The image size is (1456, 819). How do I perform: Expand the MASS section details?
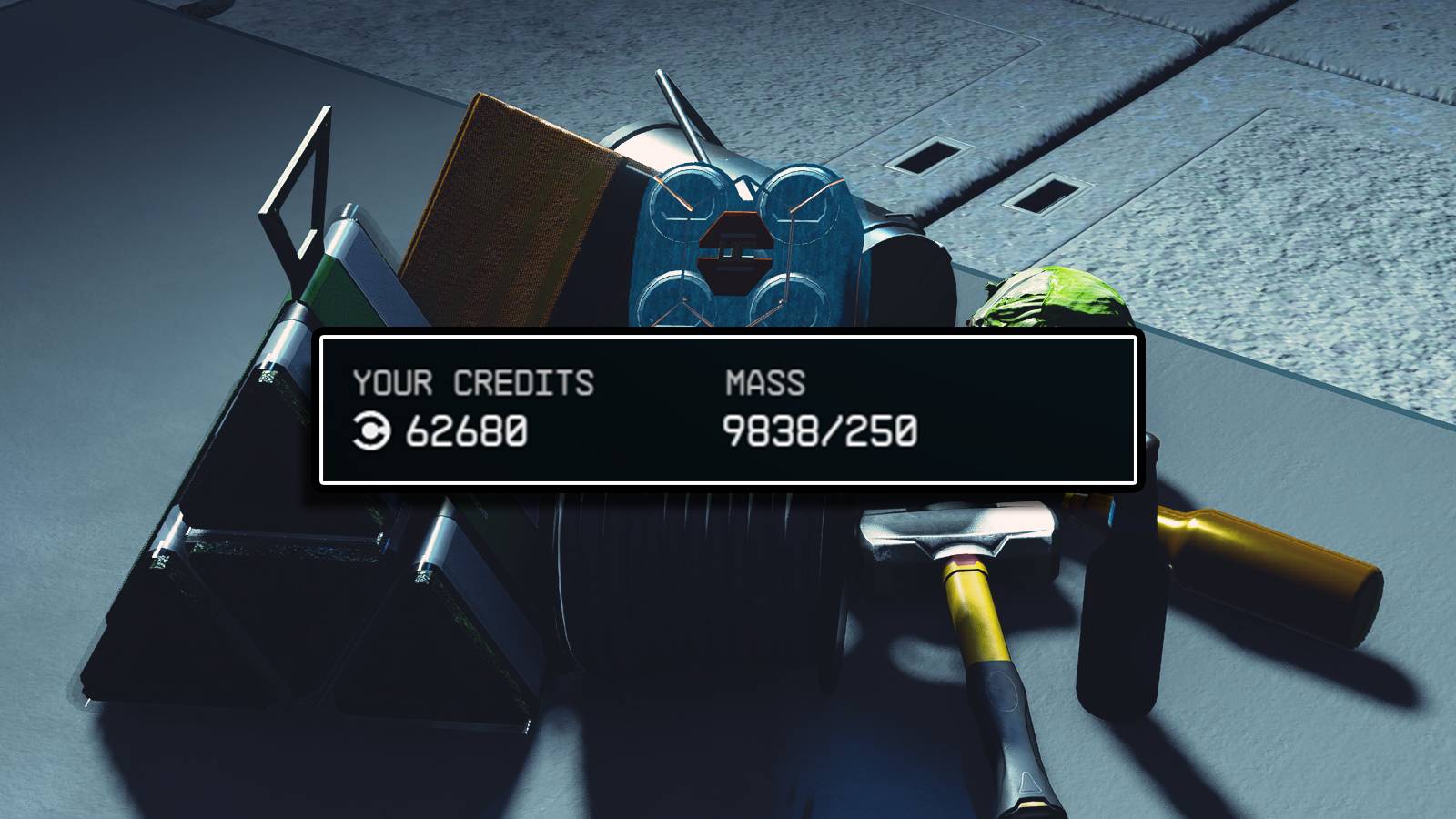coord(764,383)
